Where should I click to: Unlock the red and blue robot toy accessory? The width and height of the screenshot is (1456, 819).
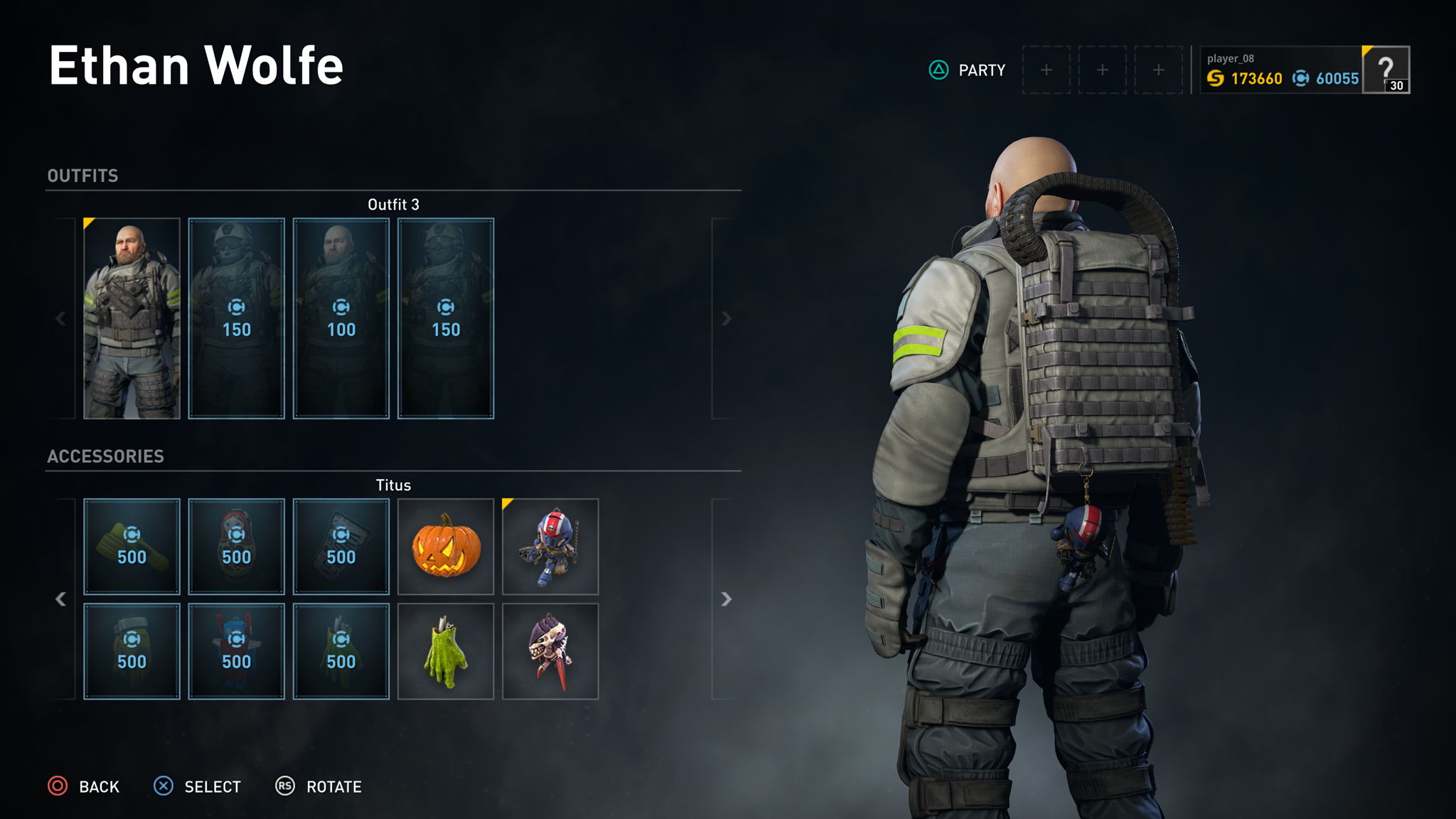click(237, 651)
